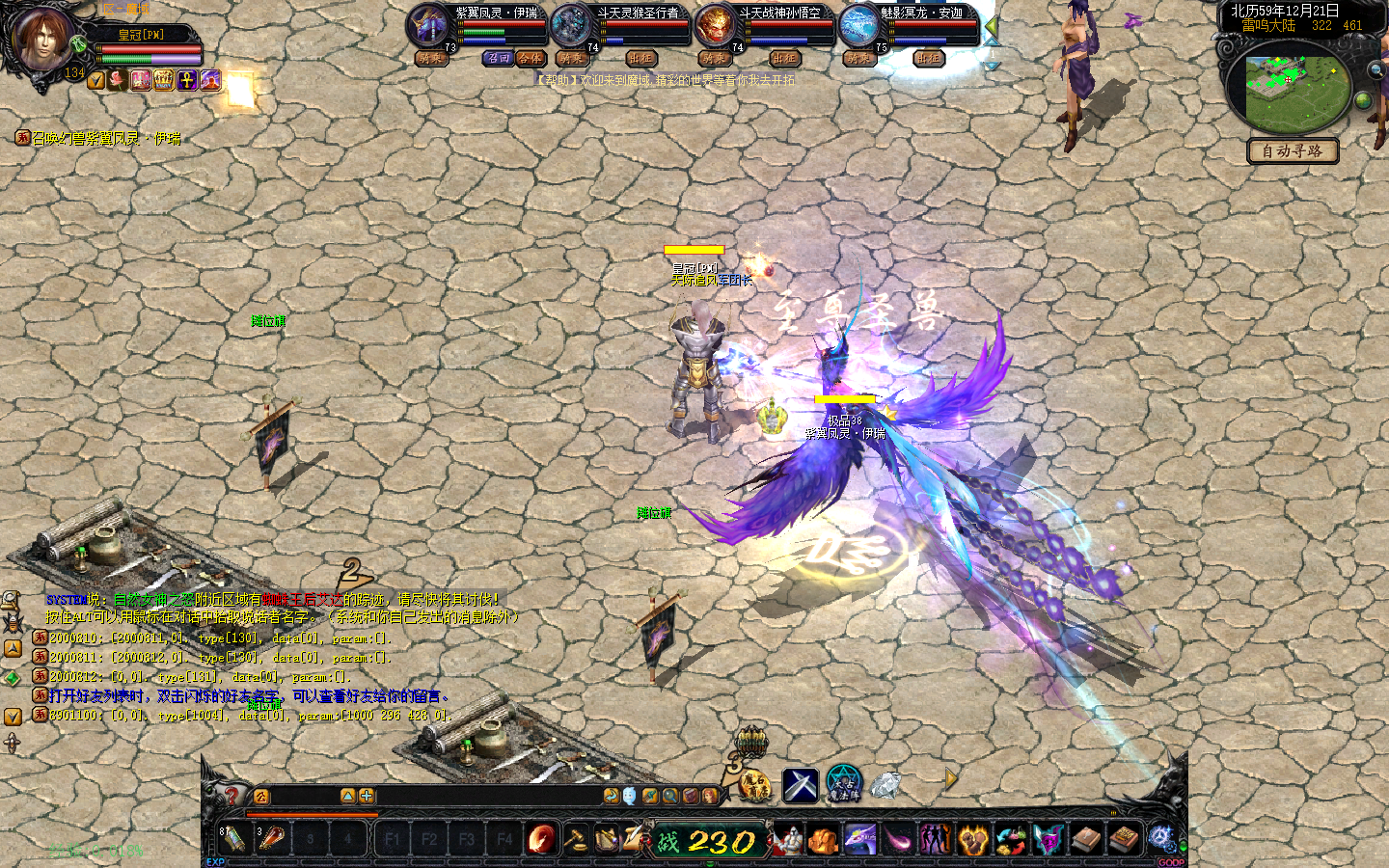Open the red question mark help button
Viewport: 1389px width, 868px height.
tap(232, 796)
